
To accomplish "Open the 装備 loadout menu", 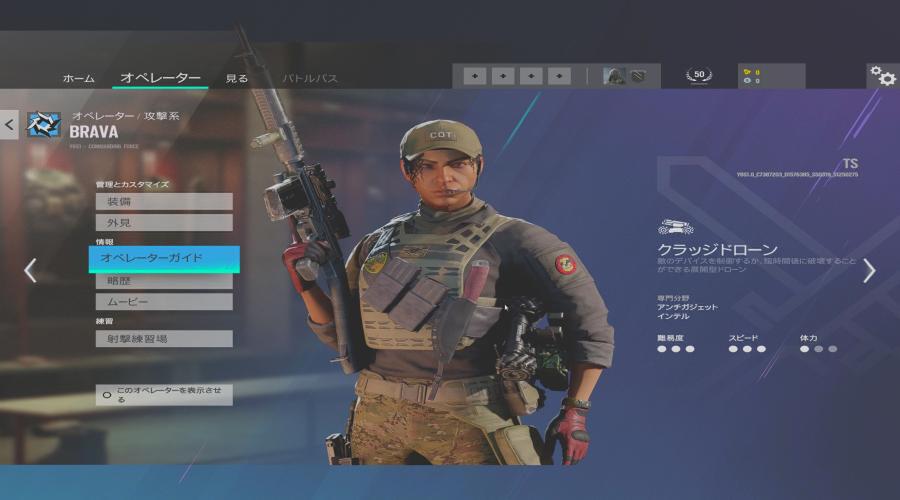I will 164,202.
